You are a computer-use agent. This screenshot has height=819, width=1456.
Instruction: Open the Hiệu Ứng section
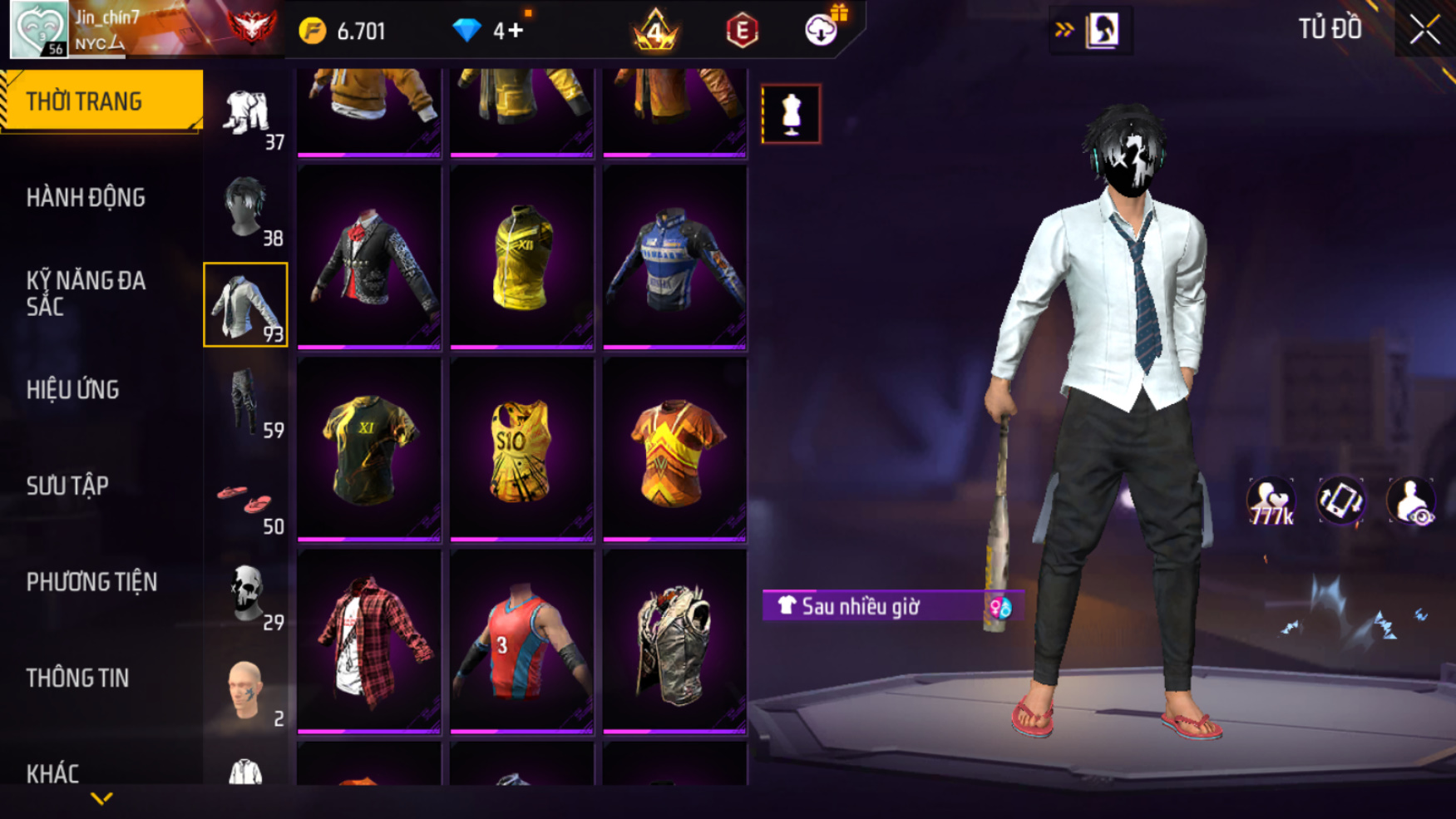pyautogui.click(x=73, y=390)
